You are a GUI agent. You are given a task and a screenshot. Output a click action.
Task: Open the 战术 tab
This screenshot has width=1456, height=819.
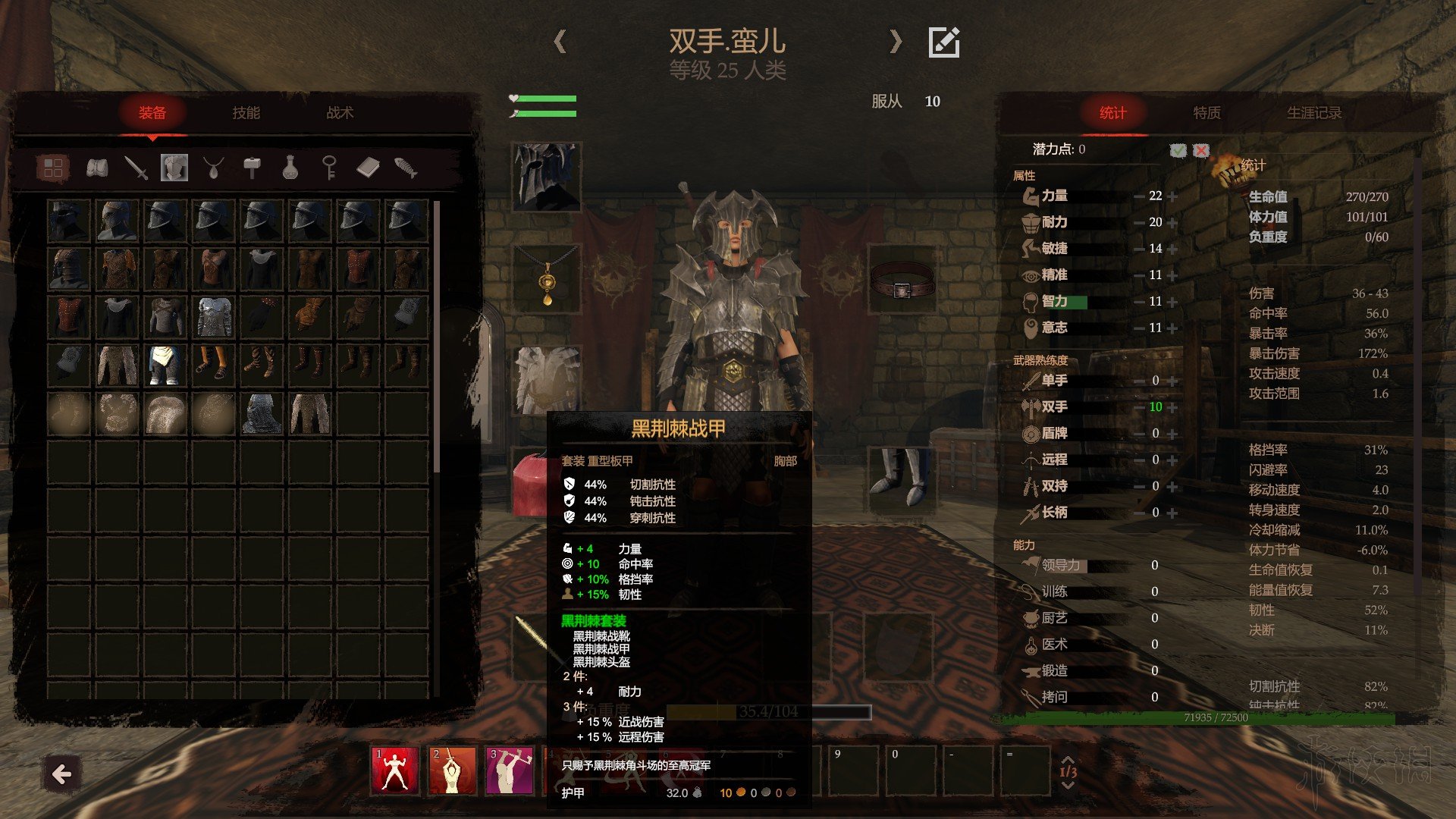click(x=340, y=113)
